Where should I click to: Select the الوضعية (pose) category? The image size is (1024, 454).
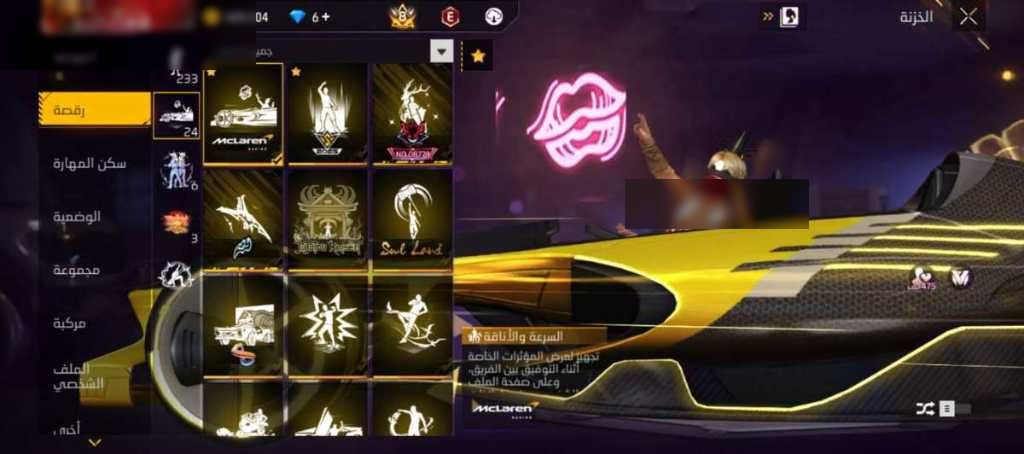[x=95, y=216]
